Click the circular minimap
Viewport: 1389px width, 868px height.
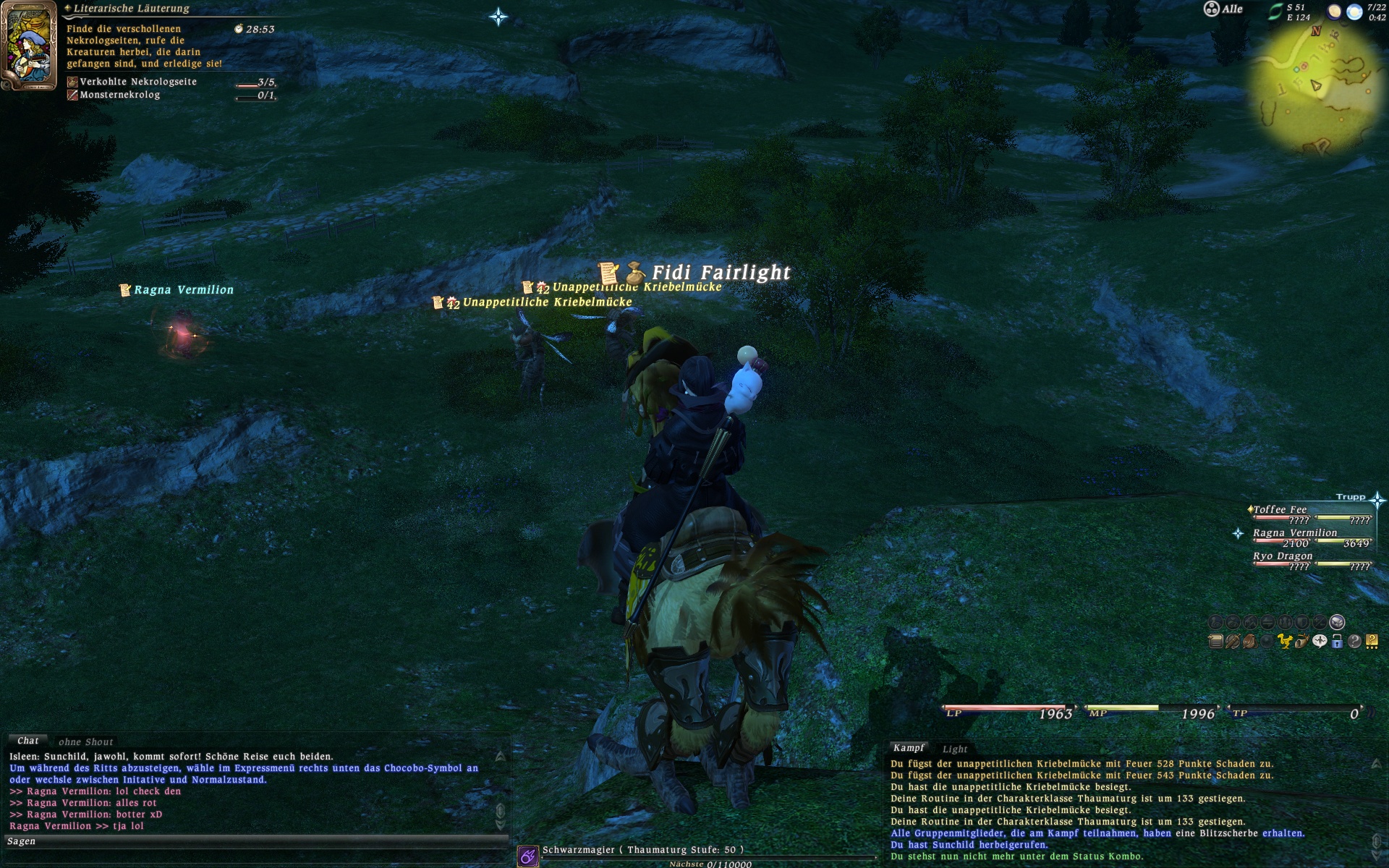point(1315,87)
